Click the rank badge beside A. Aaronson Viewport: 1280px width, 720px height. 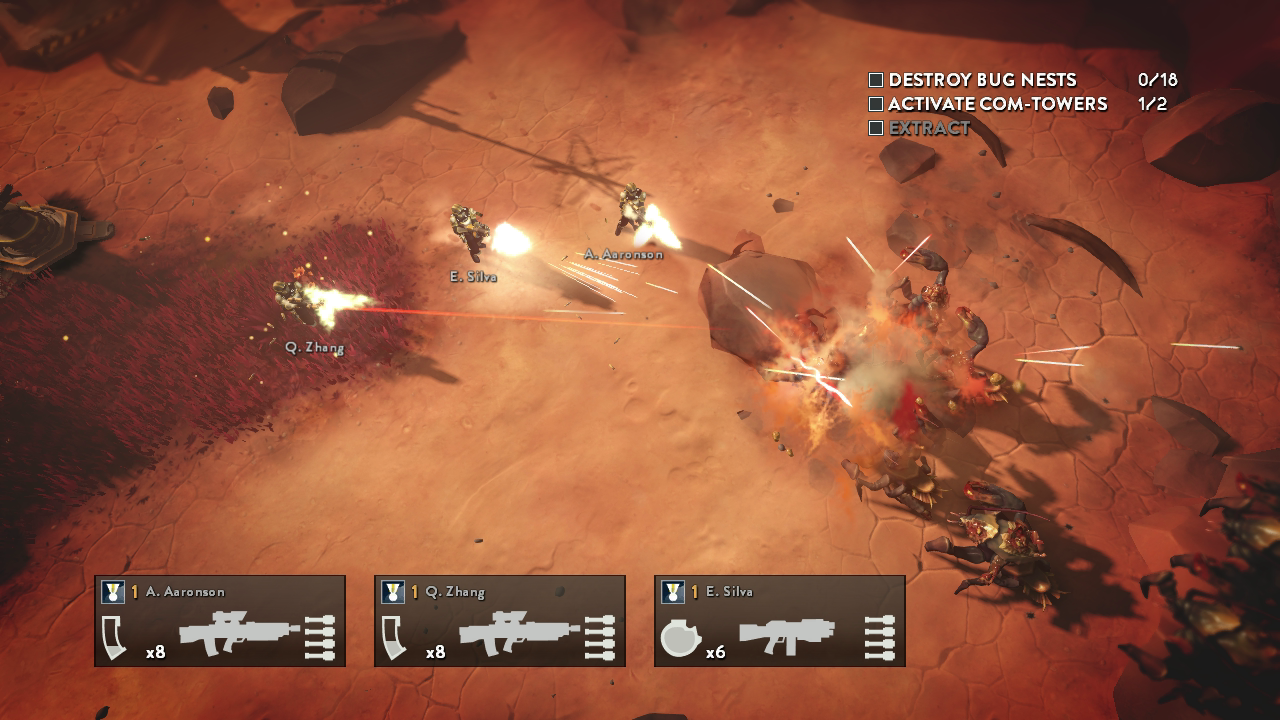coord(112,592)
